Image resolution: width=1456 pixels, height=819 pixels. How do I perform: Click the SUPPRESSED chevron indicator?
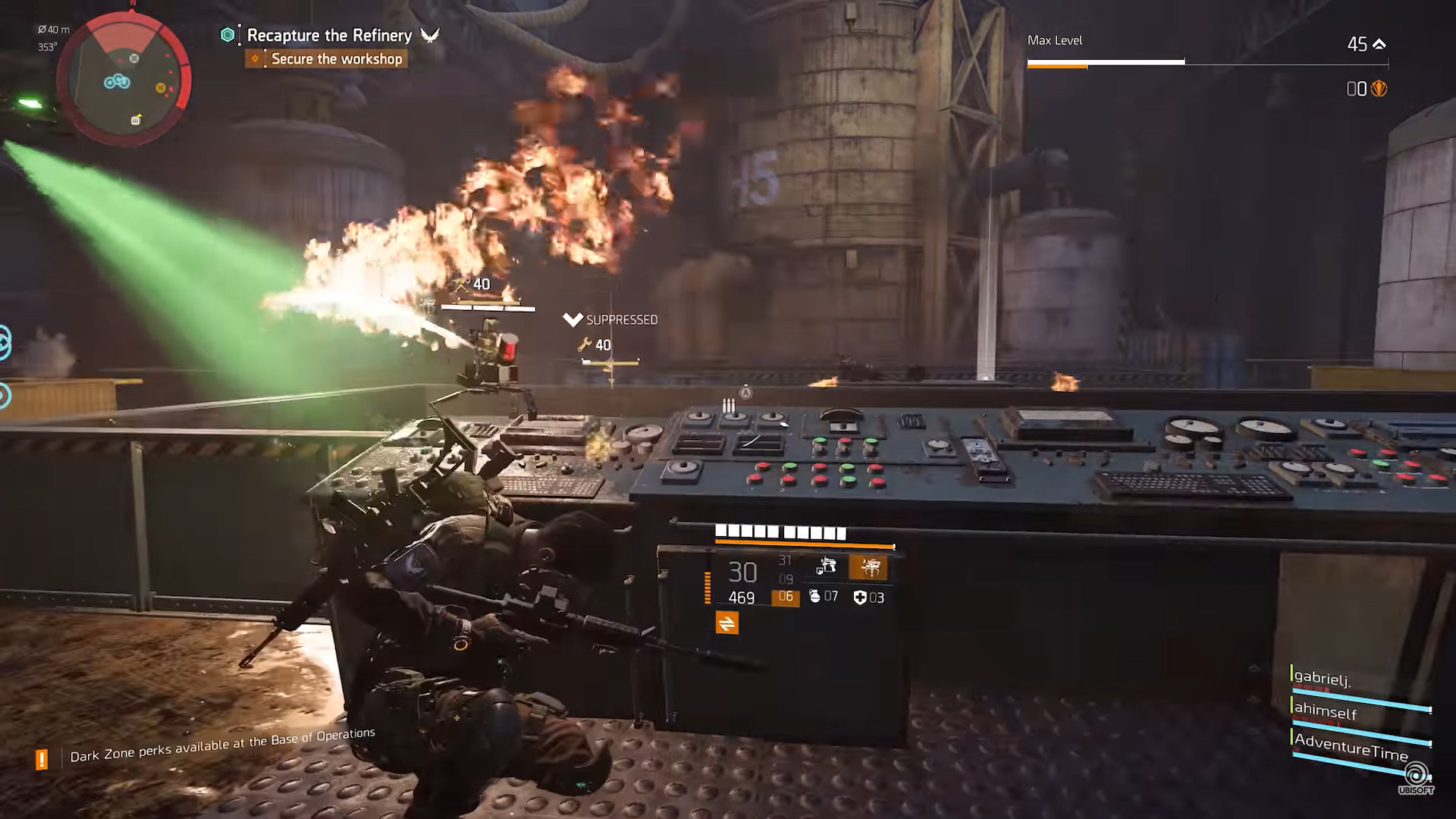click(x=573, y=318)
